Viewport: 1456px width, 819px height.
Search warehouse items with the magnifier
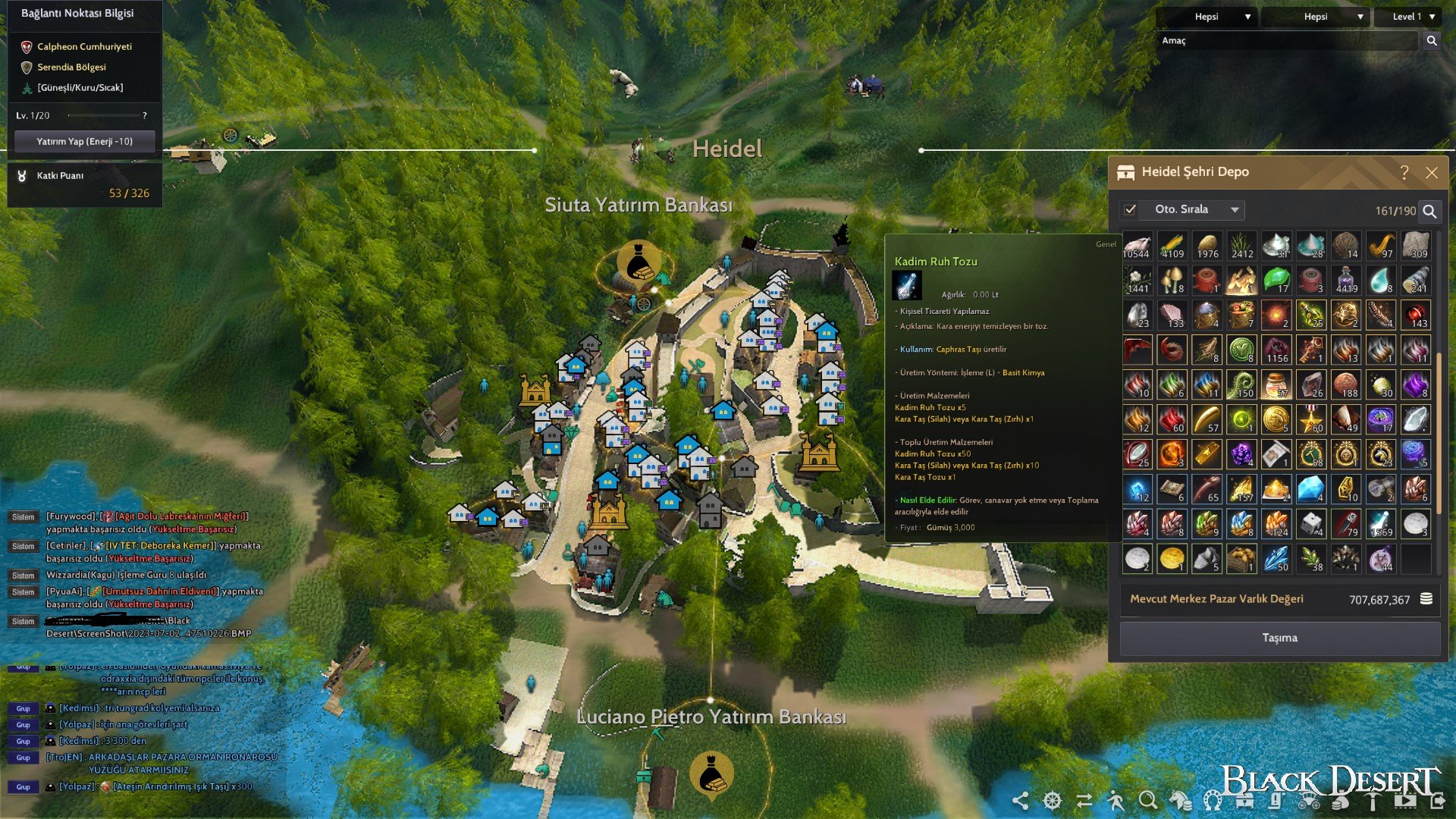click(1429, 212)
